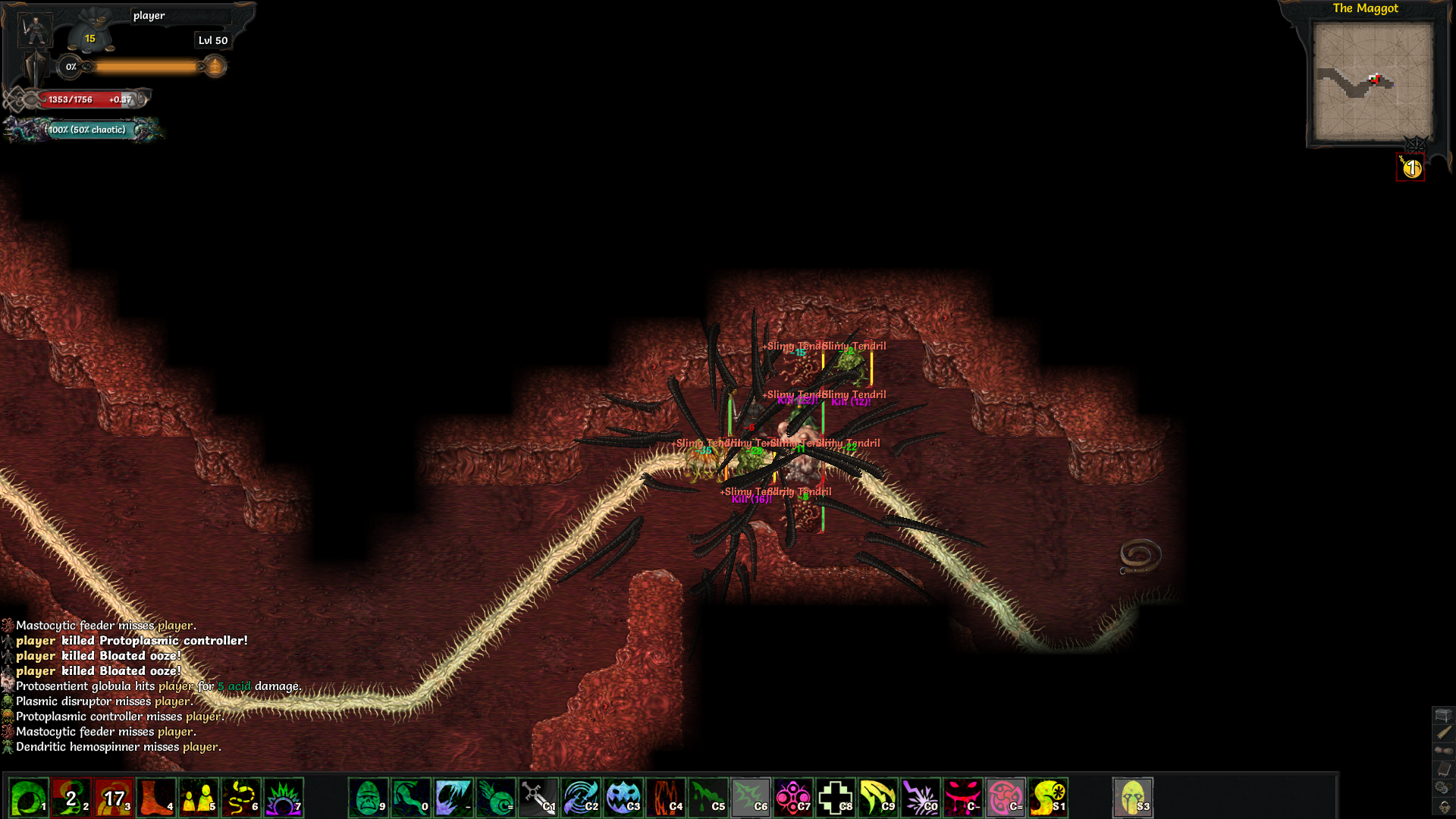Open The Maggot minimap
The width and height of the screenshot is (1456, 819).
[1373, 81]
